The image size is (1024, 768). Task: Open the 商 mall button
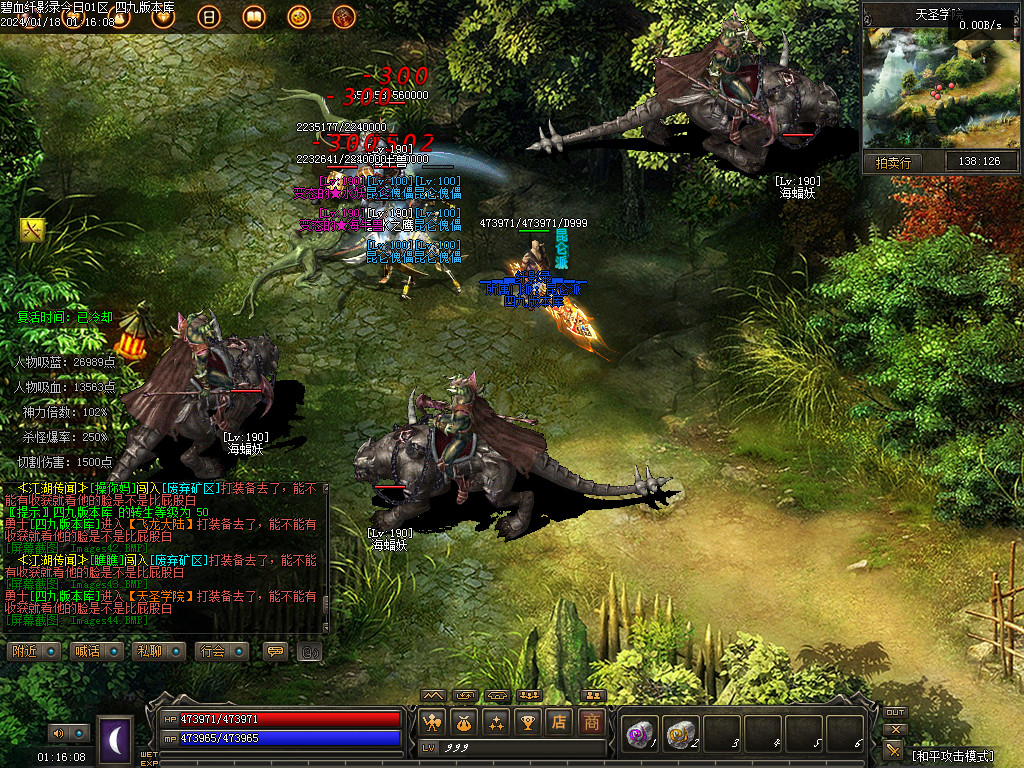pos(591,721)
